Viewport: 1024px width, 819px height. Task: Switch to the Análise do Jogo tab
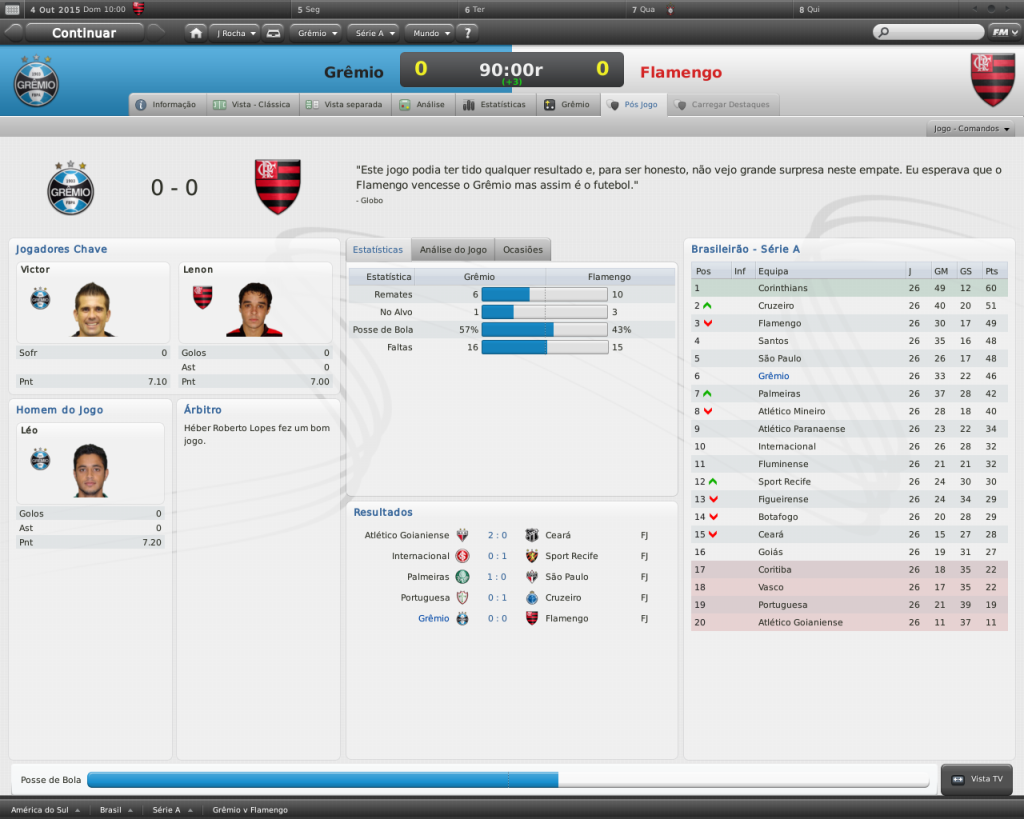453,249
